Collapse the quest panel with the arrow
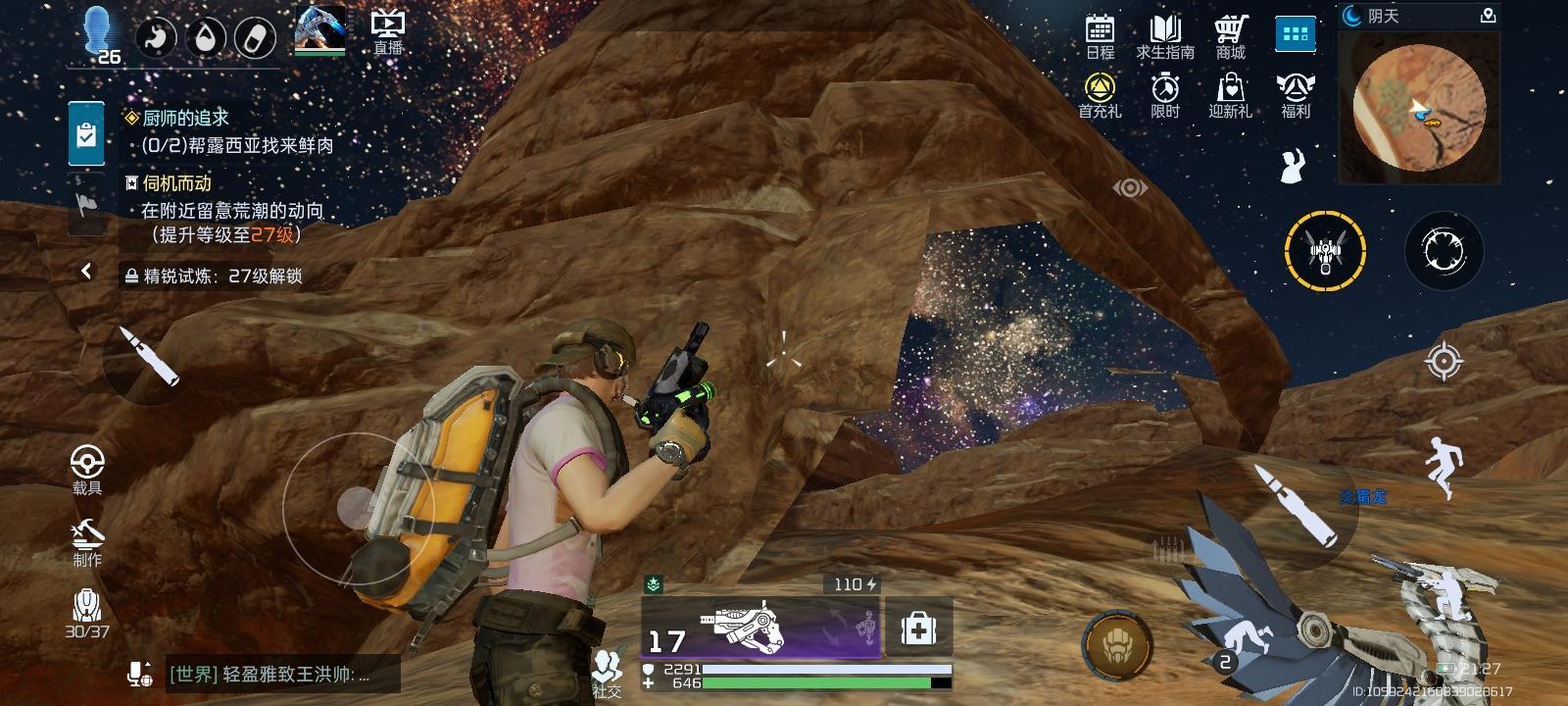Screen dimensions: 1568x706 [x=86, y=271]
